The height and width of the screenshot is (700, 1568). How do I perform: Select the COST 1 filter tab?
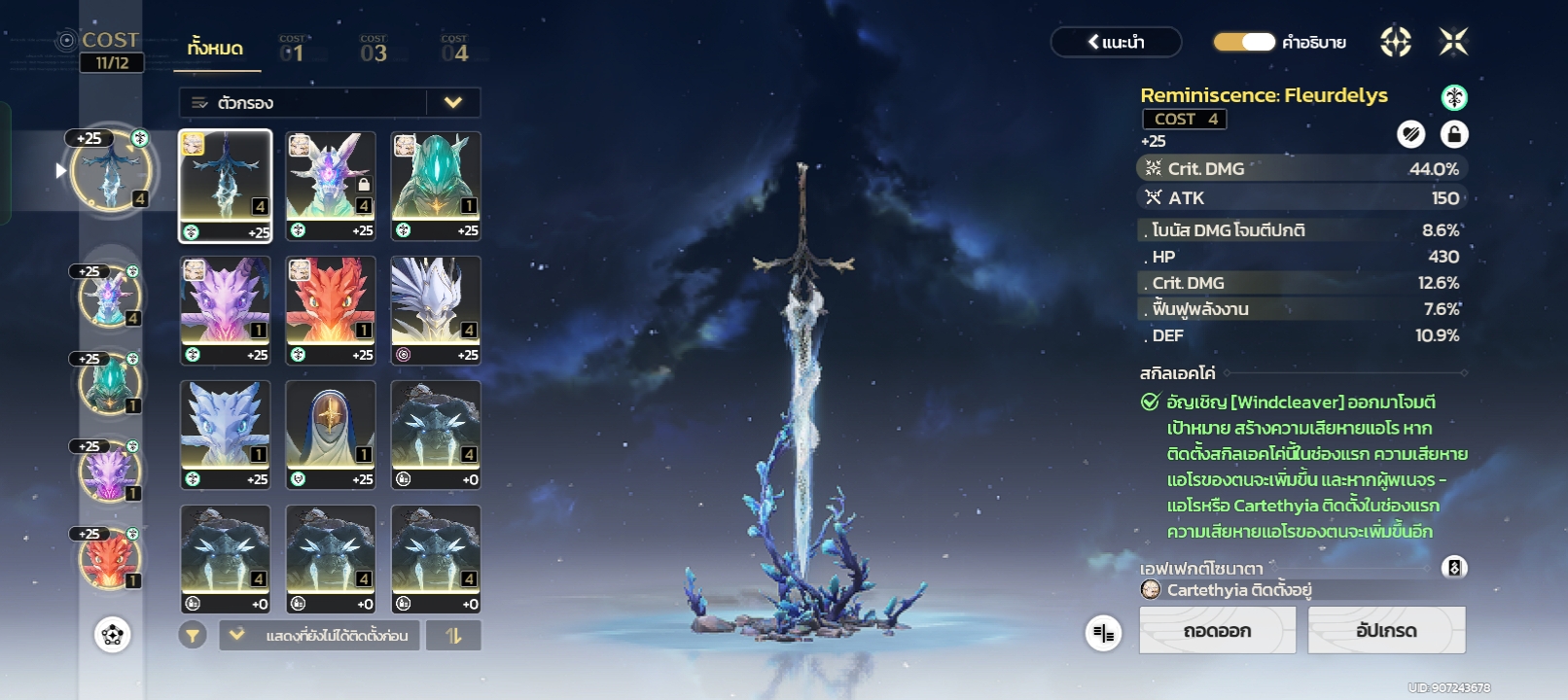[292, 50]
